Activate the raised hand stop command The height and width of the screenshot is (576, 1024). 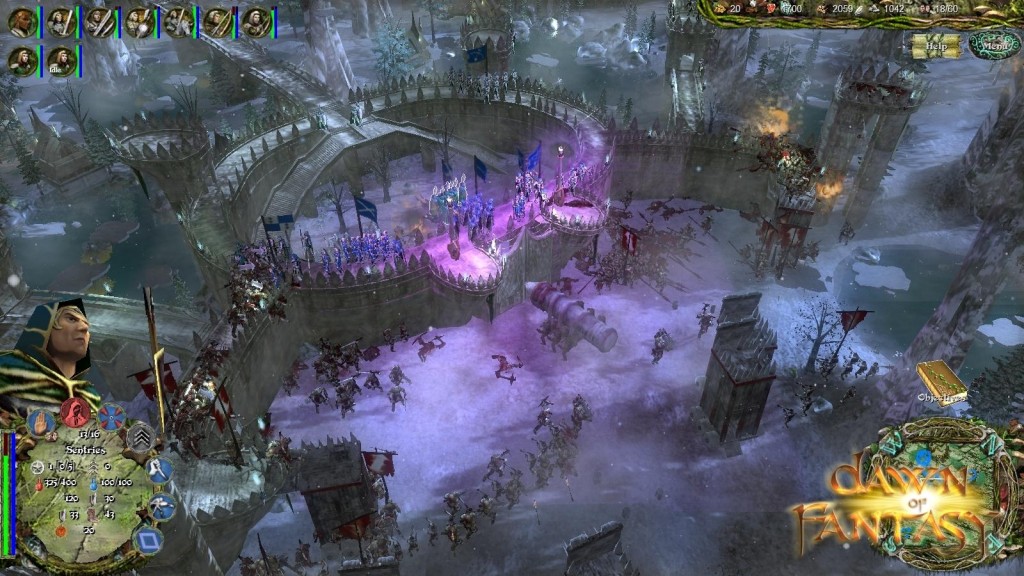(40, 420)
